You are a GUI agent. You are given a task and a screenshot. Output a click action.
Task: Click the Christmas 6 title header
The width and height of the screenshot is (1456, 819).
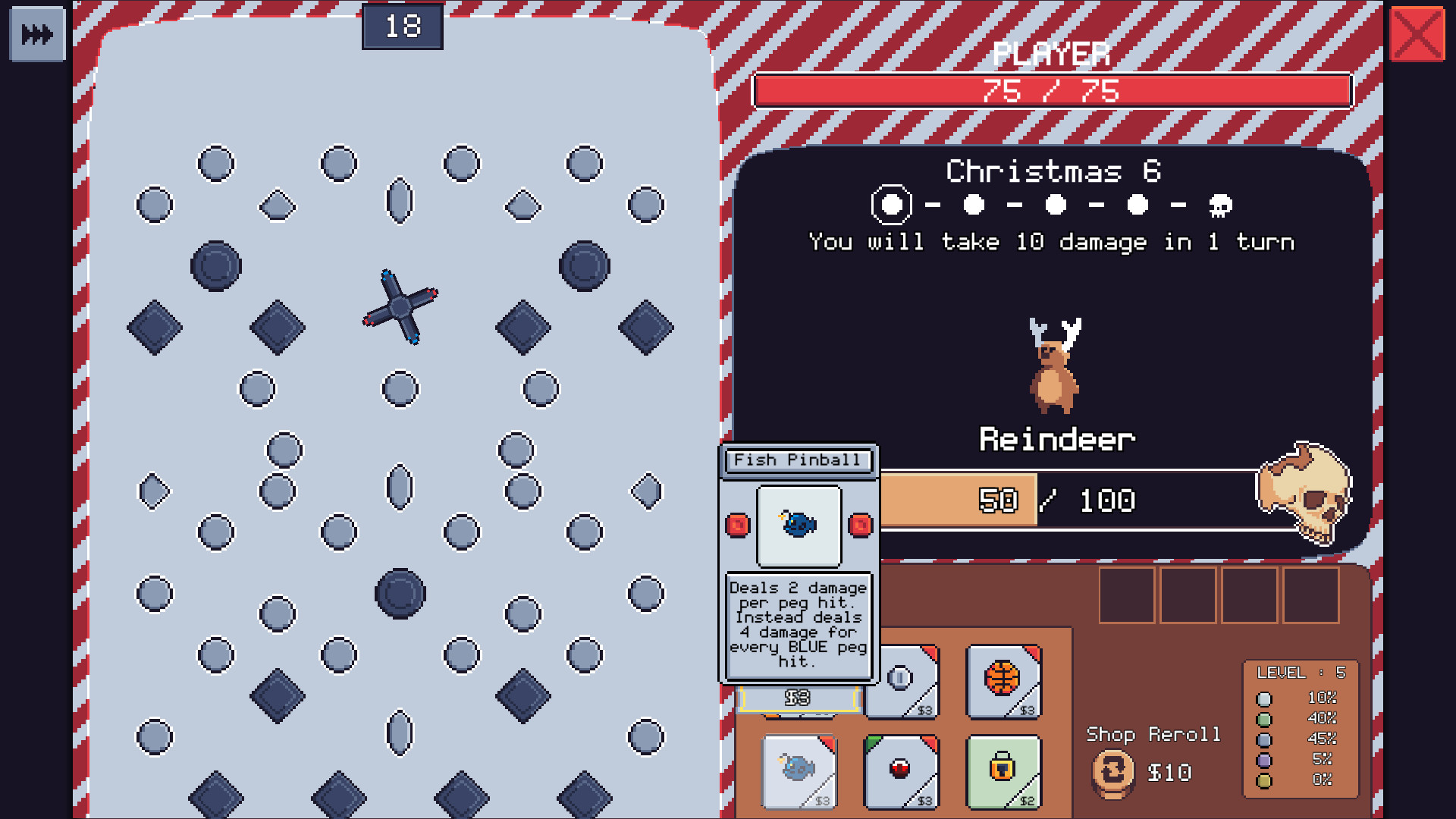1054,171
